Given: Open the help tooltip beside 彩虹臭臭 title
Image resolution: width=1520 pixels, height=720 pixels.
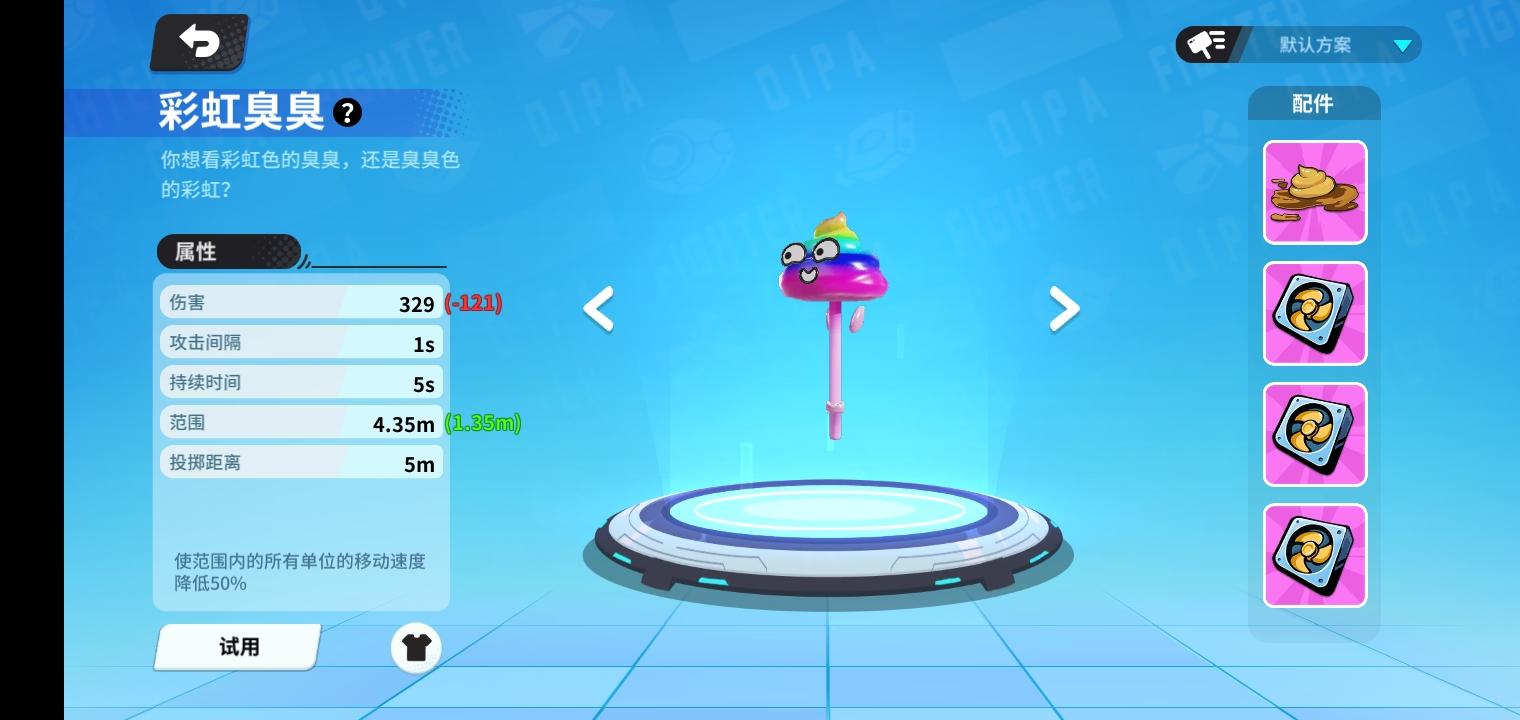Looking at the screenshot, I should pos(347,112).
